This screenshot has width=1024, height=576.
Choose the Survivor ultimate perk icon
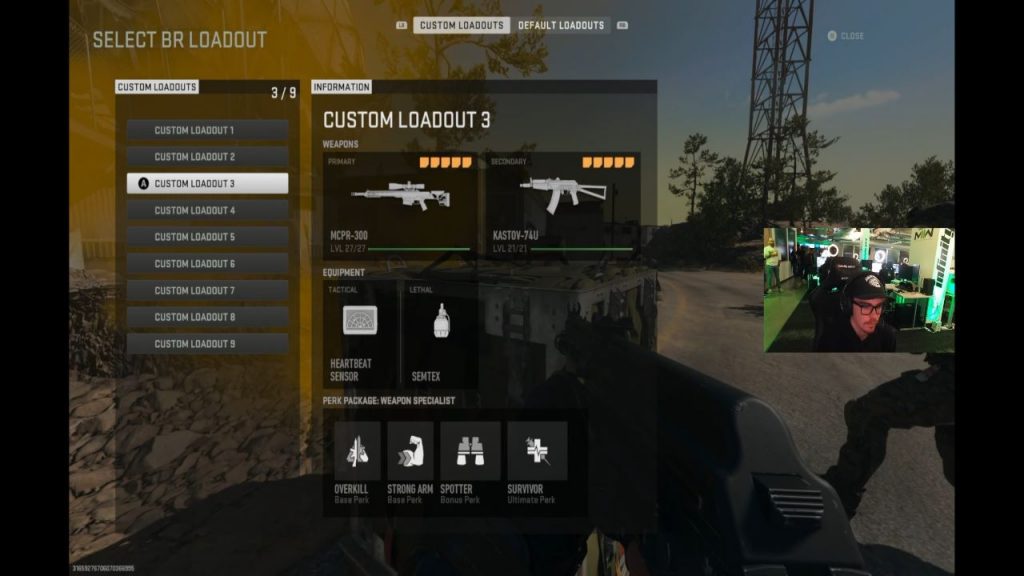(x=537, y=451)
